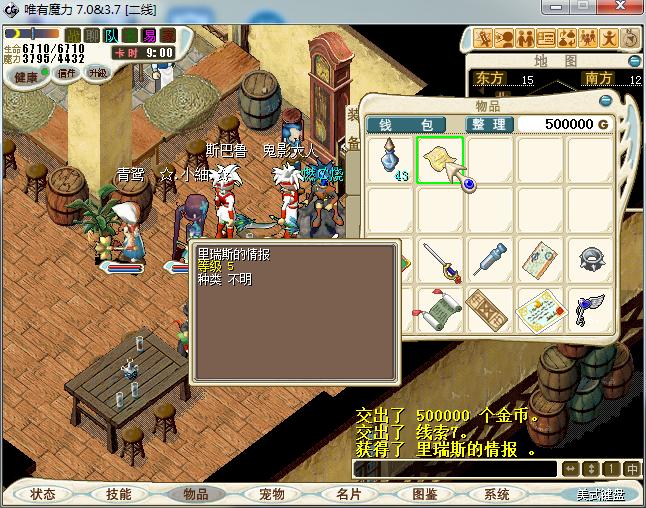The width and height of the screenshot is (646, 508).
Task: Select the sword item in inventory
Action: point(440,260)
